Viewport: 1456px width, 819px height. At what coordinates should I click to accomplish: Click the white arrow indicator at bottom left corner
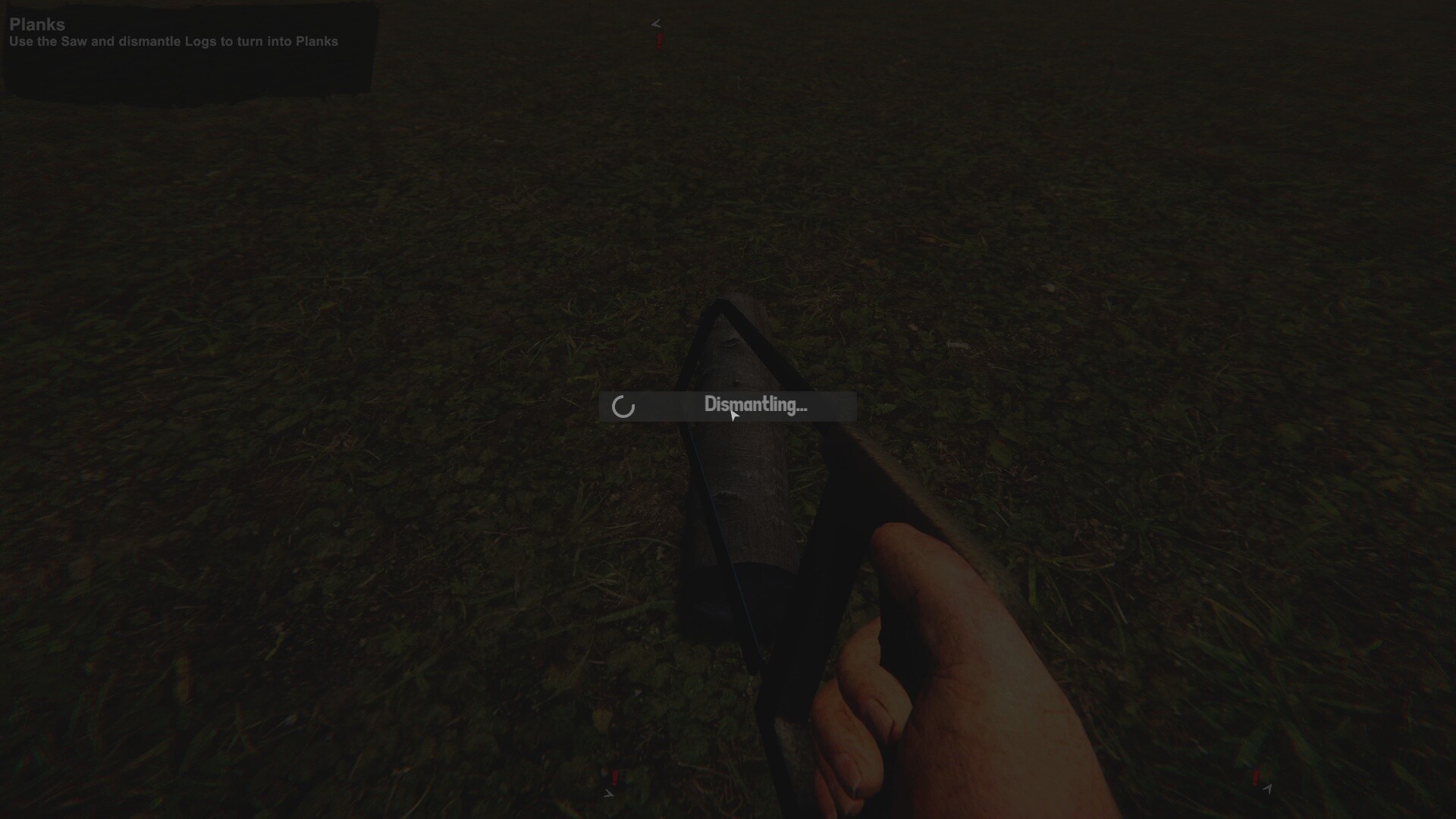(x=609, y=793)
